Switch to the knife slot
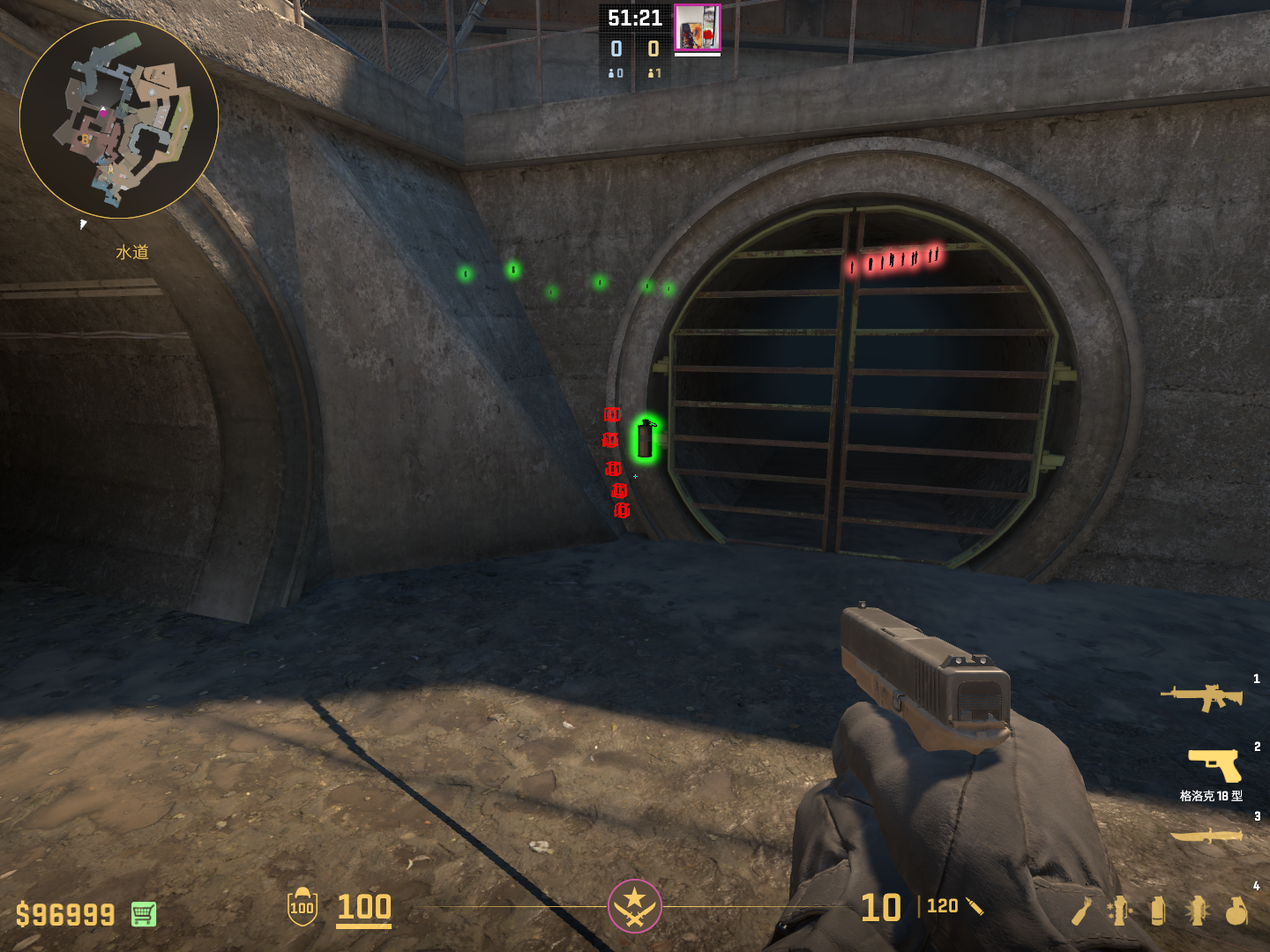The width and height of the screenshot is (1270, 952). tap(1206, 835)
